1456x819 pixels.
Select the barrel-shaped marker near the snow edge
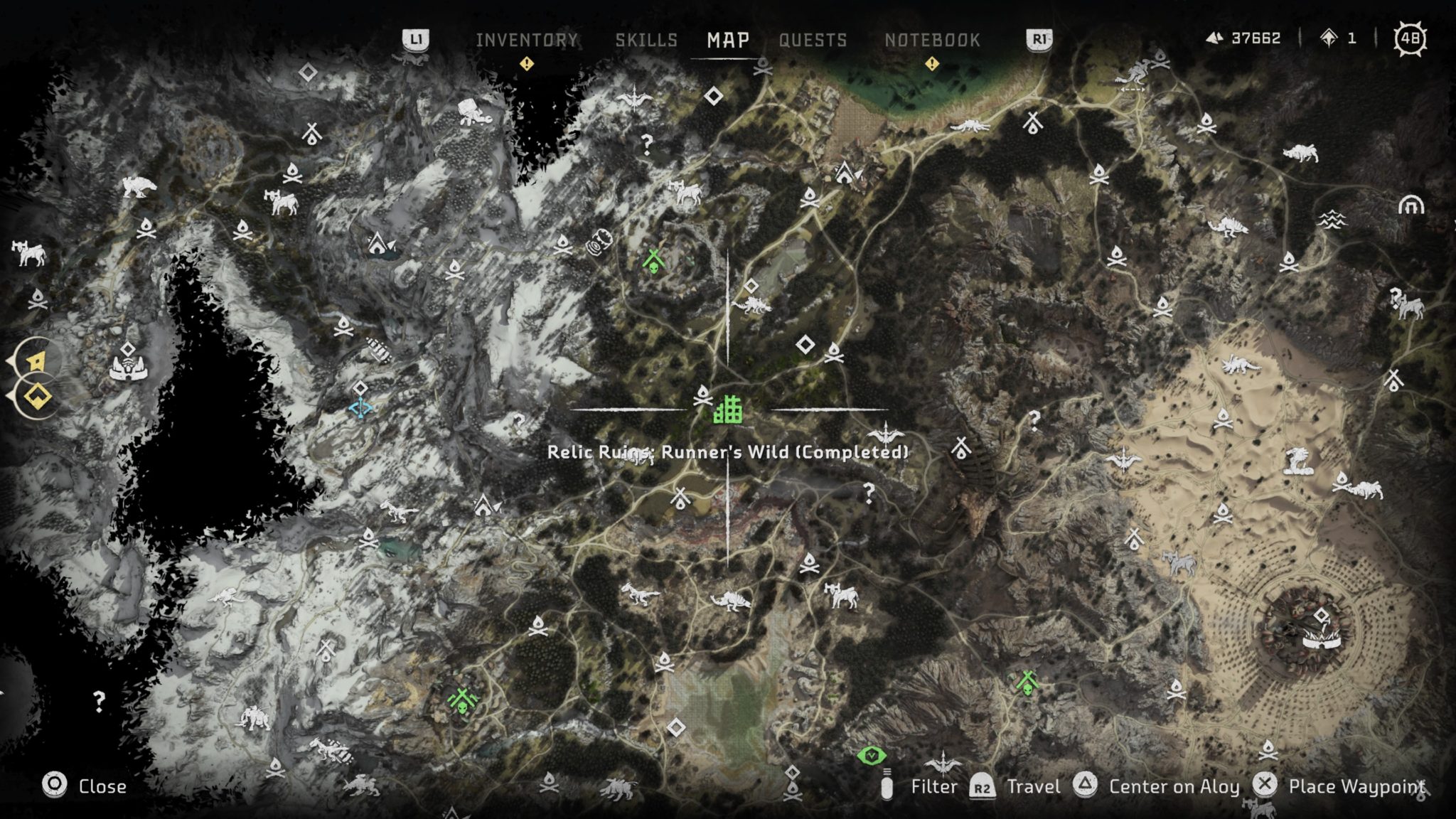[598, 242]
